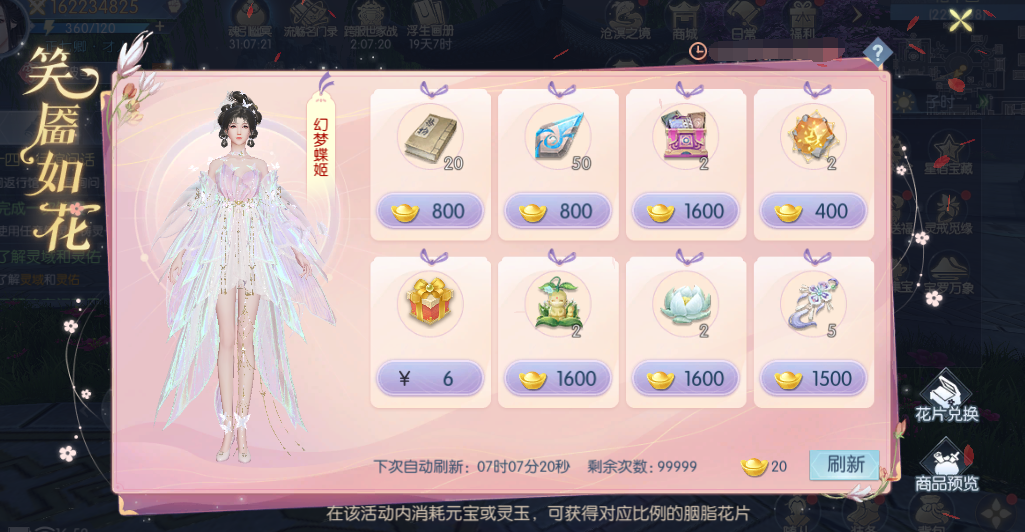Purchase the red gift box for ¥6
Viewport: 1025px width, 532px height.
pos(430,379)
